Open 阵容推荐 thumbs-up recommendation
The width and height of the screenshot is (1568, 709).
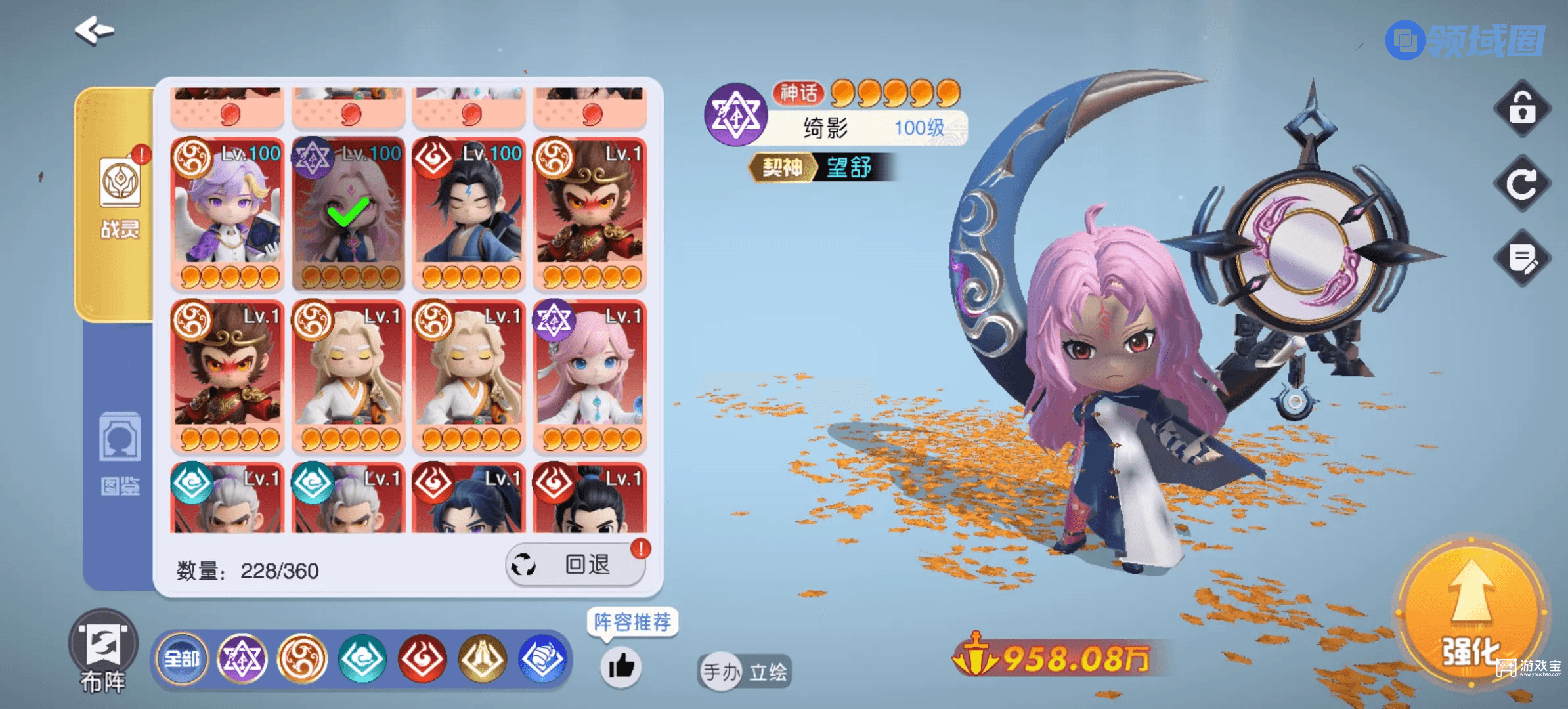click(x=621, y=667)
